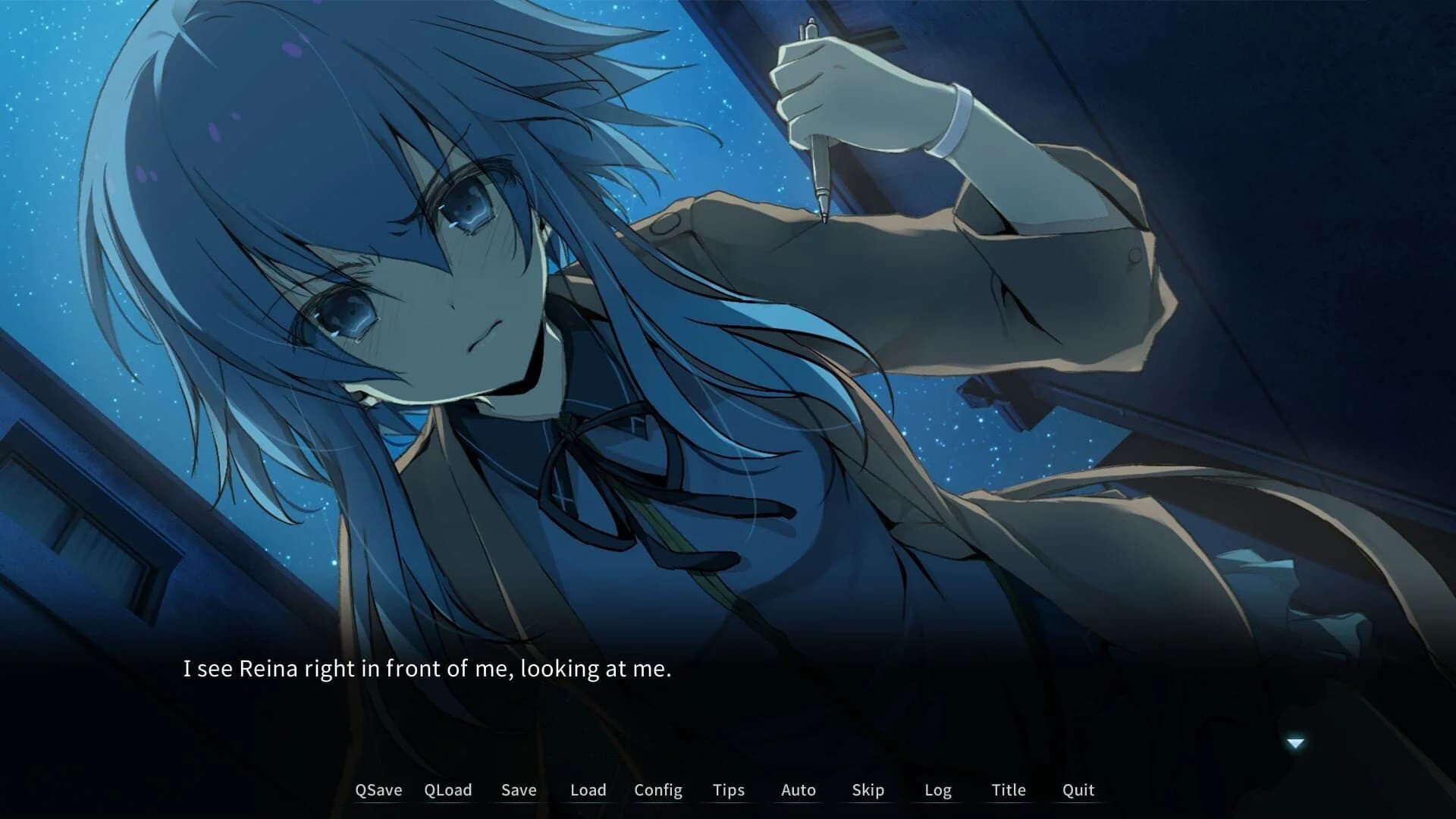The image size is (1456, 819).
Task: Toggle Auto mode off after enabling
Action: pyautogui.click(x=797, y=789)
